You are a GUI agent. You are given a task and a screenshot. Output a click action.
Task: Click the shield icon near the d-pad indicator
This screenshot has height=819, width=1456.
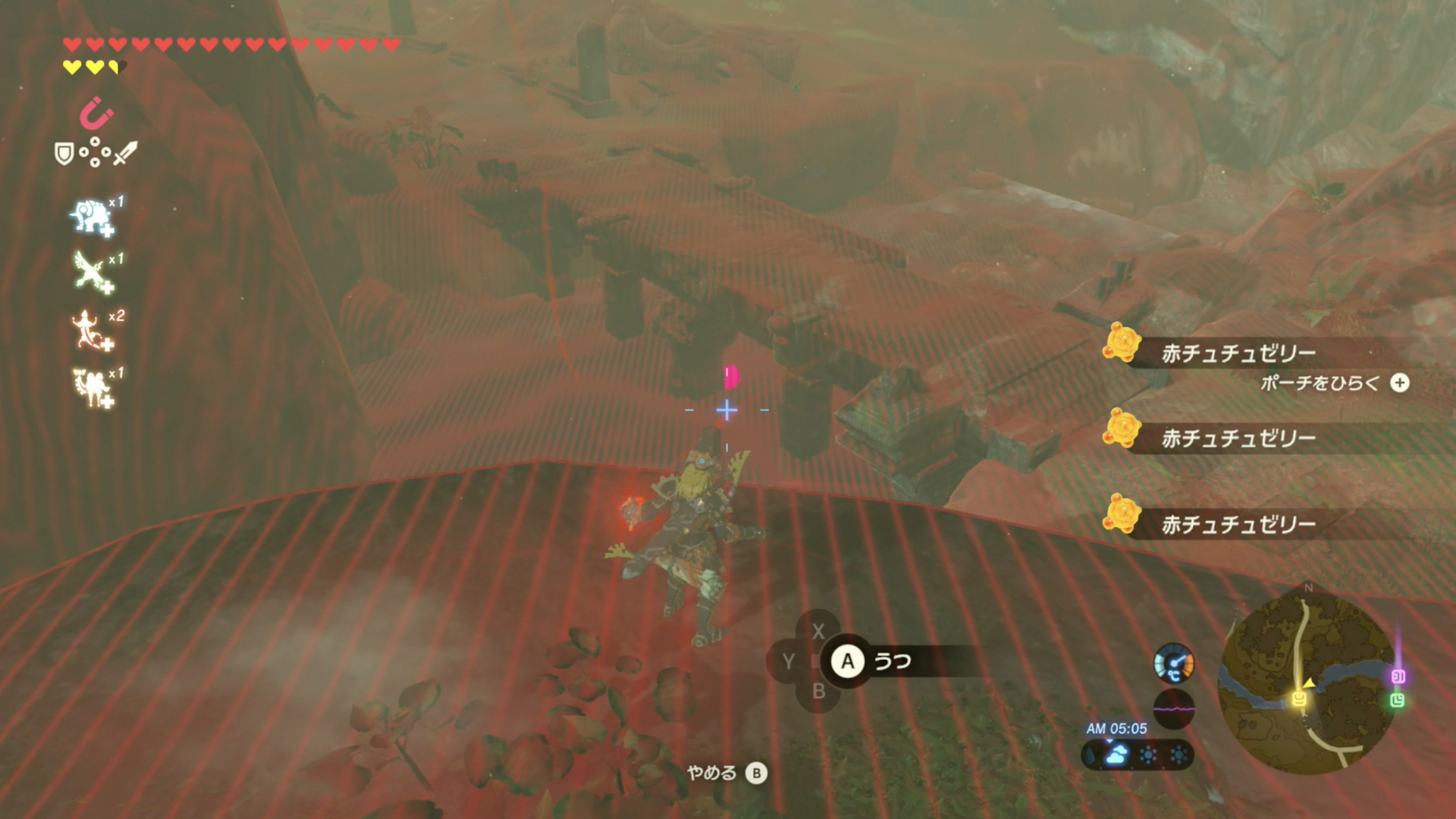click(x=64, y=151)
